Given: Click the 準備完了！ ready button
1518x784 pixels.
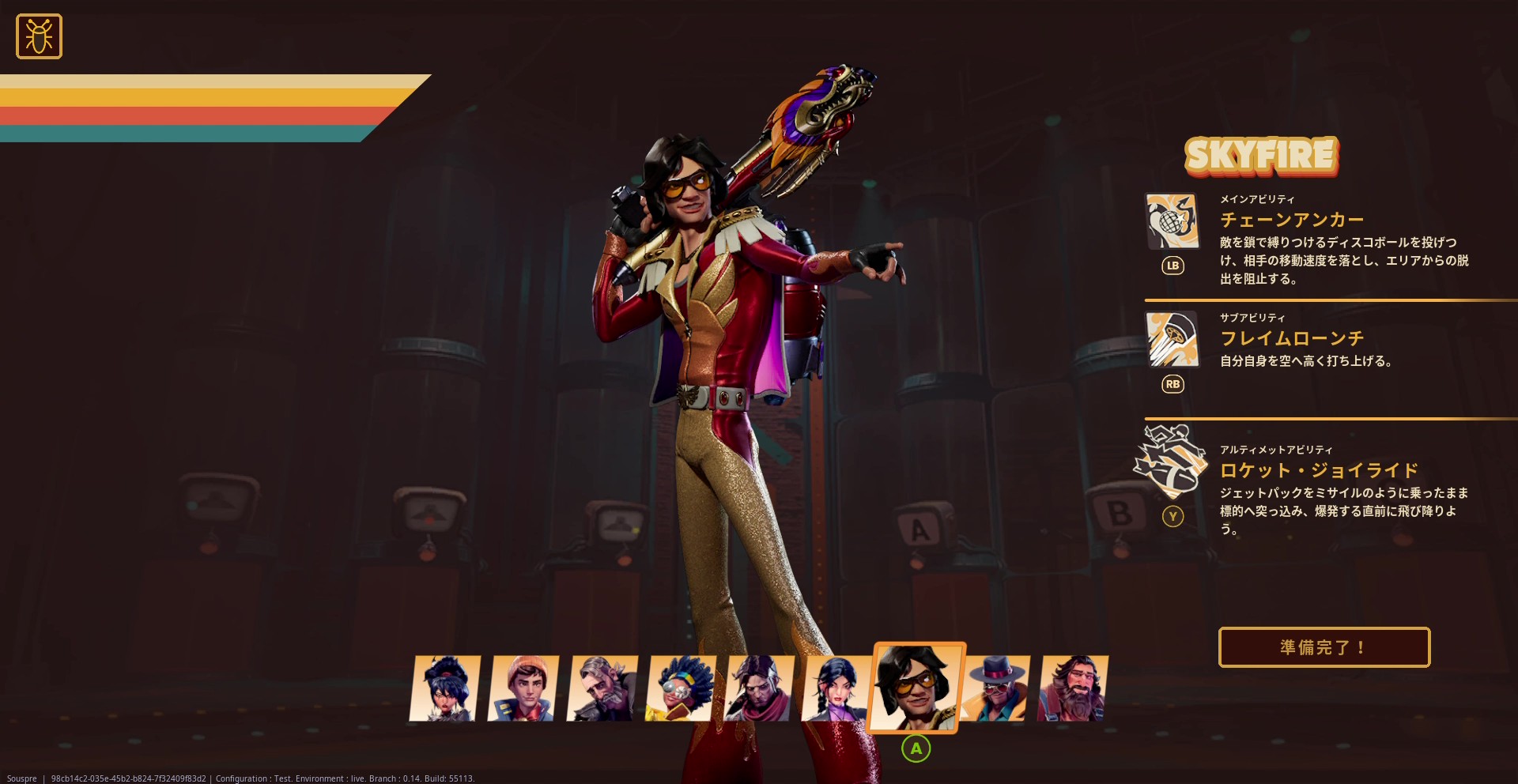Looking at the screenshot, I should [1324, 647].
